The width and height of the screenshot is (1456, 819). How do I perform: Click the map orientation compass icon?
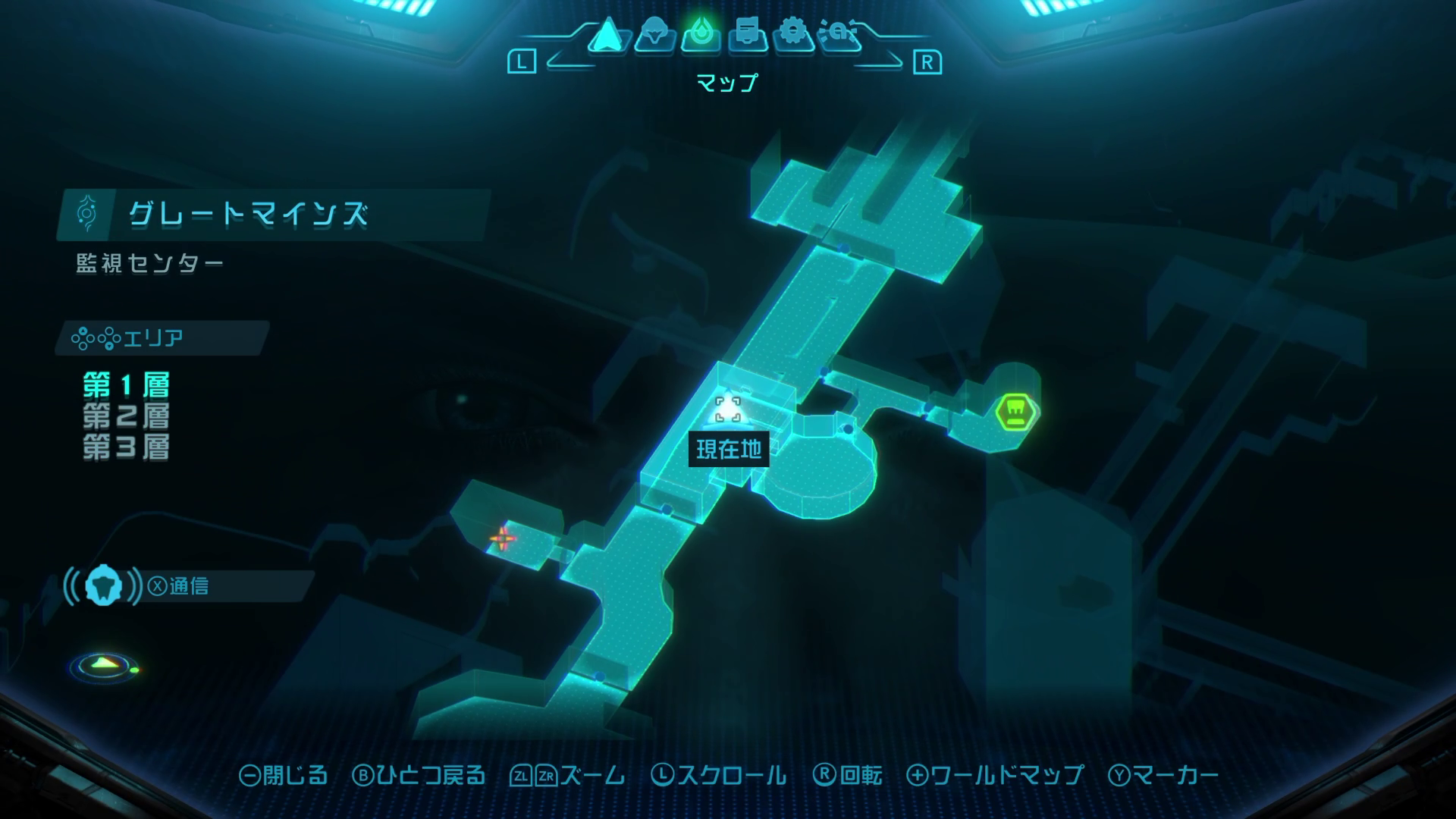click(x=104, y=666)
